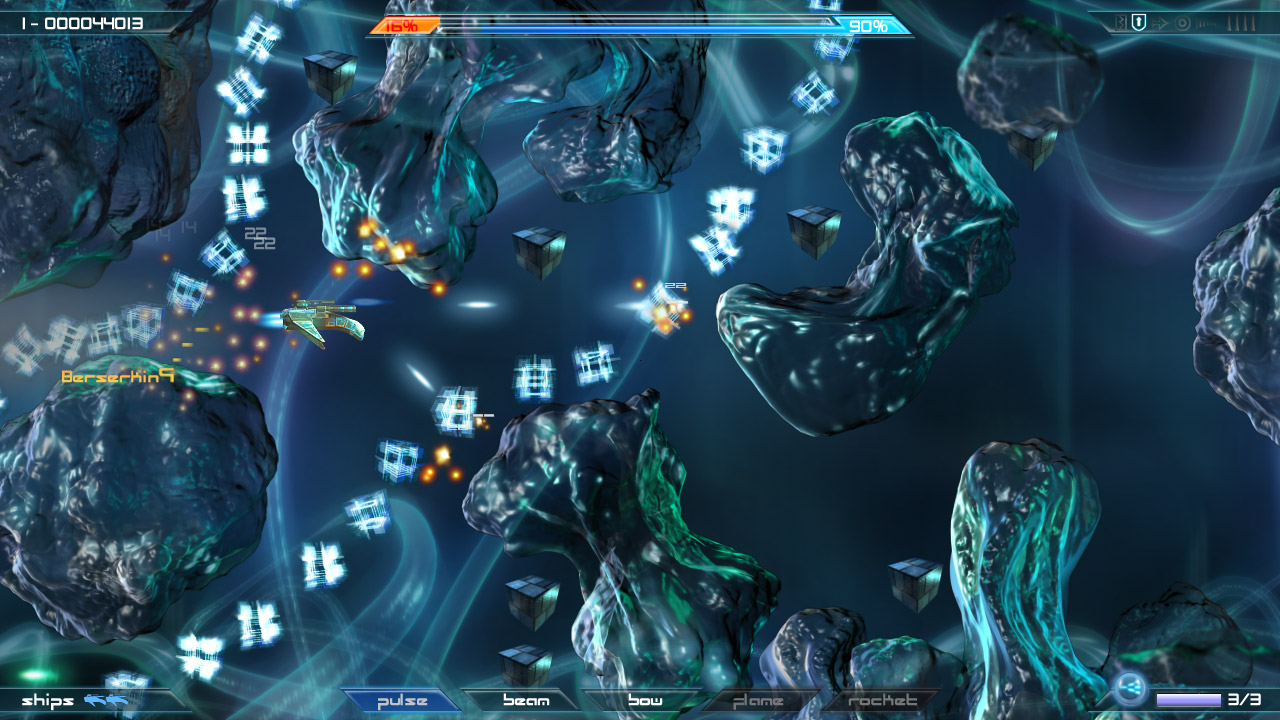Trigger the round spread-shot special icon
The height and width of the screenshot is (720, 1280).
pos(1130,688)
